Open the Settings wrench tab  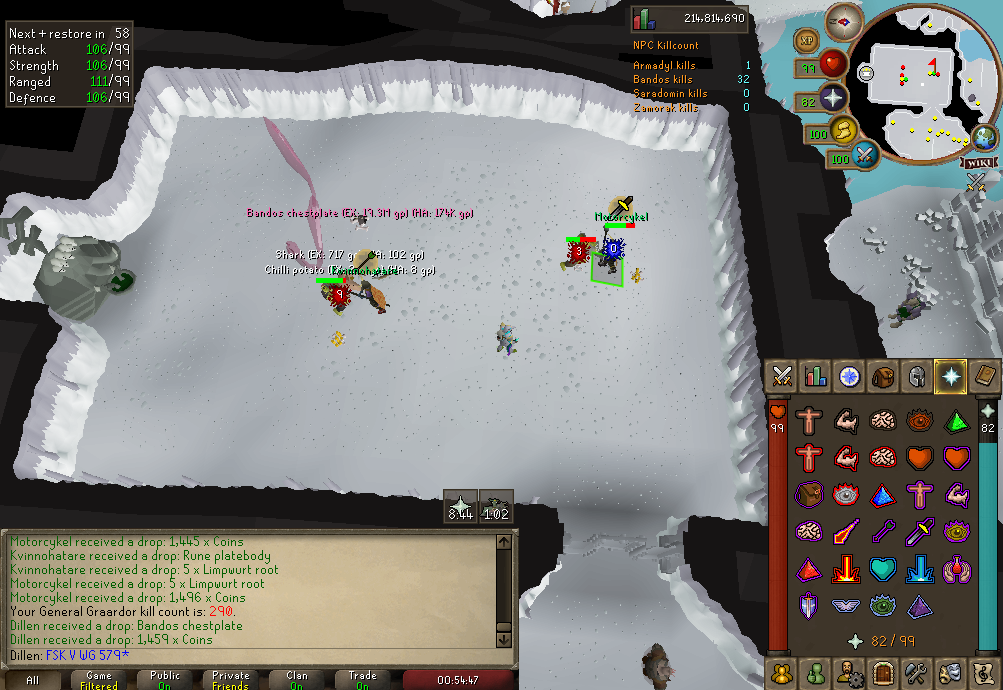click(916, 671)
